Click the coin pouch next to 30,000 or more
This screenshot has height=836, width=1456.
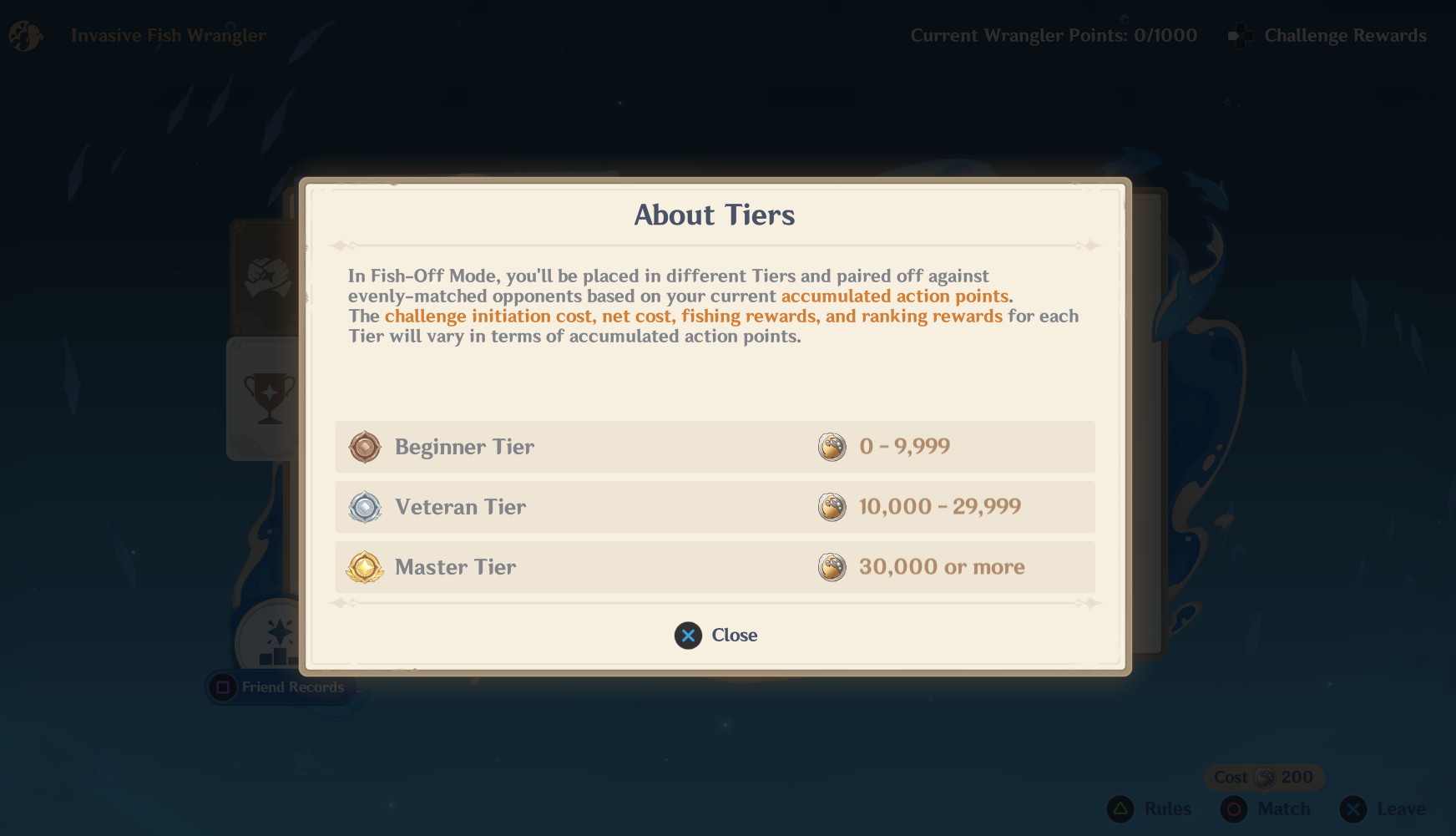pos(832,567)
